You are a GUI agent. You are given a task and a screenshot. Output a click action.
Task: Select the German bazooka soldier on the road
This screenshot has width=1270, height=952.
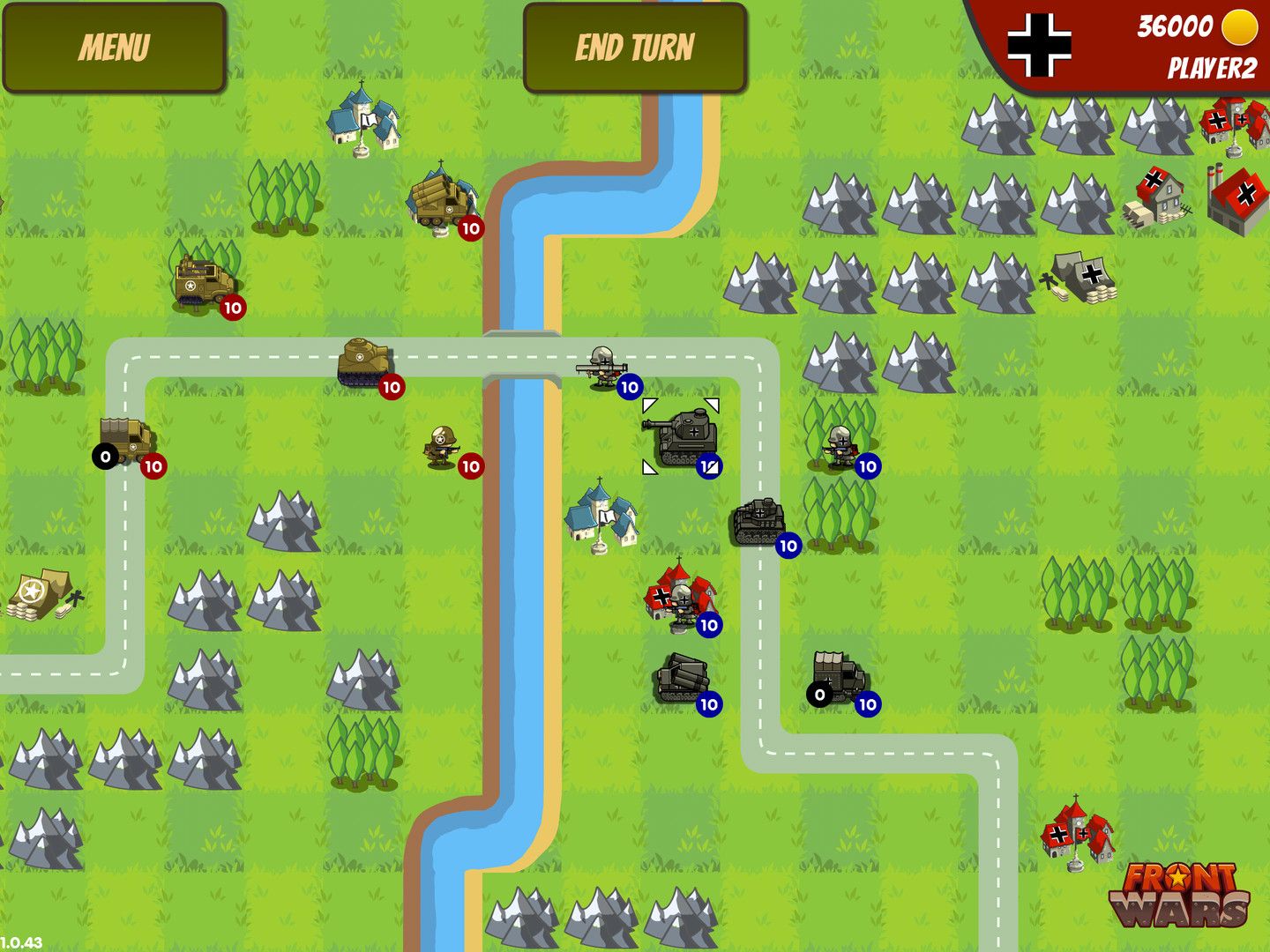point(602,364)
